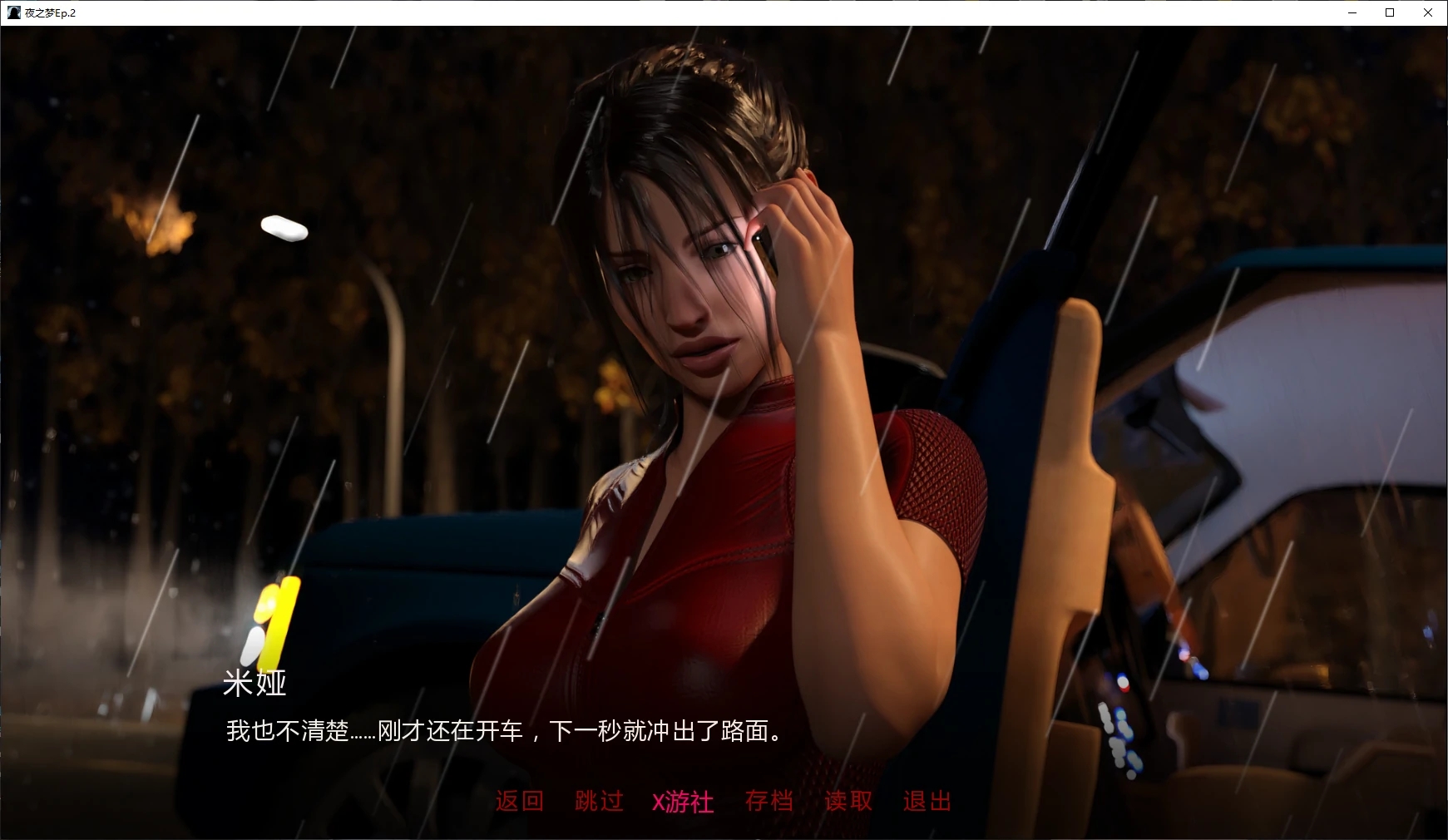Image resolution: width=1448 pixels, height=840 pixels.
Task: Select 返回 from the quick menu
Action: pyautogui.click(x=518, y=801)
